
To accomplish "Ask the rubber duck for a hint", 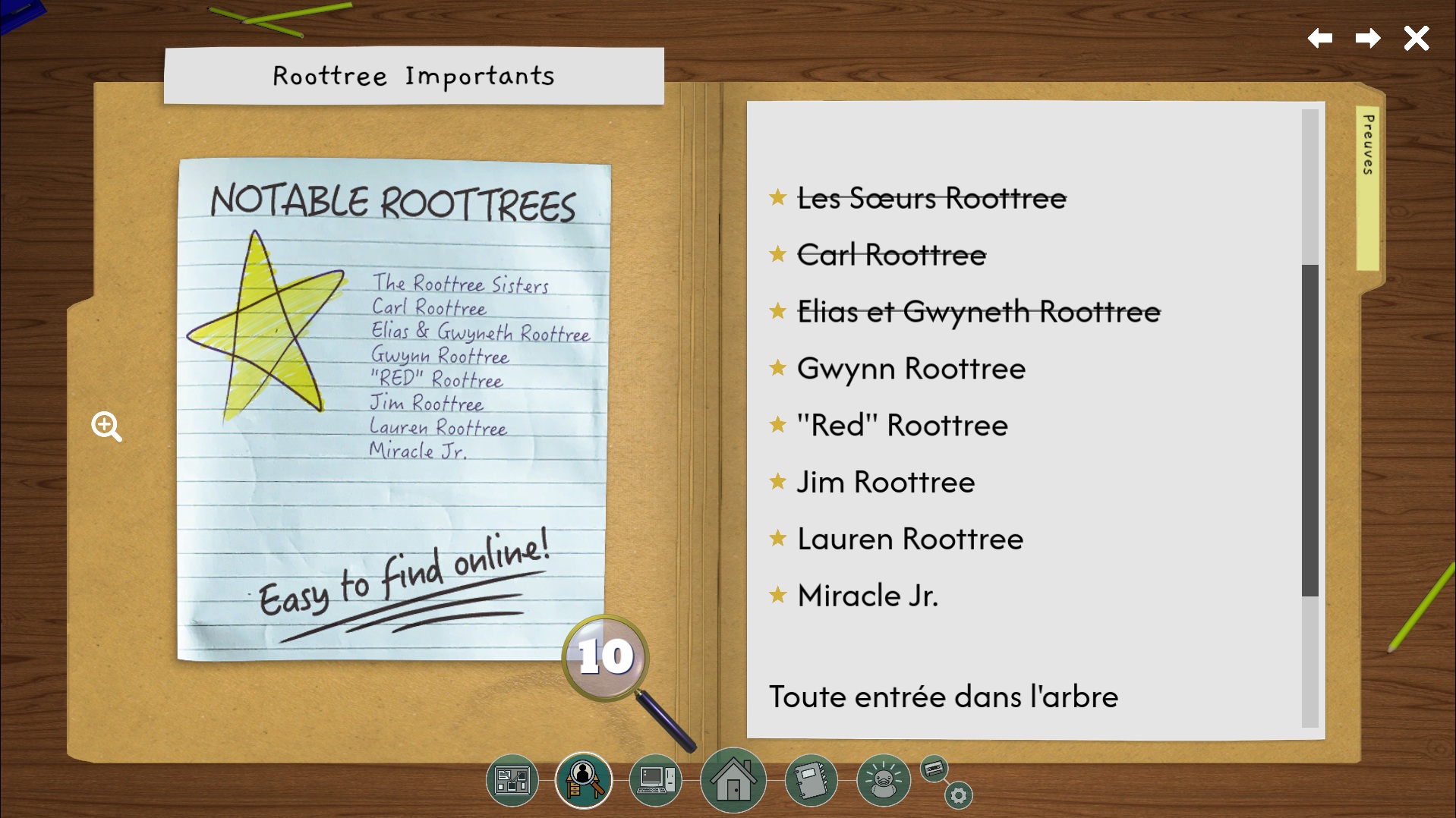I will pos(883,780).
